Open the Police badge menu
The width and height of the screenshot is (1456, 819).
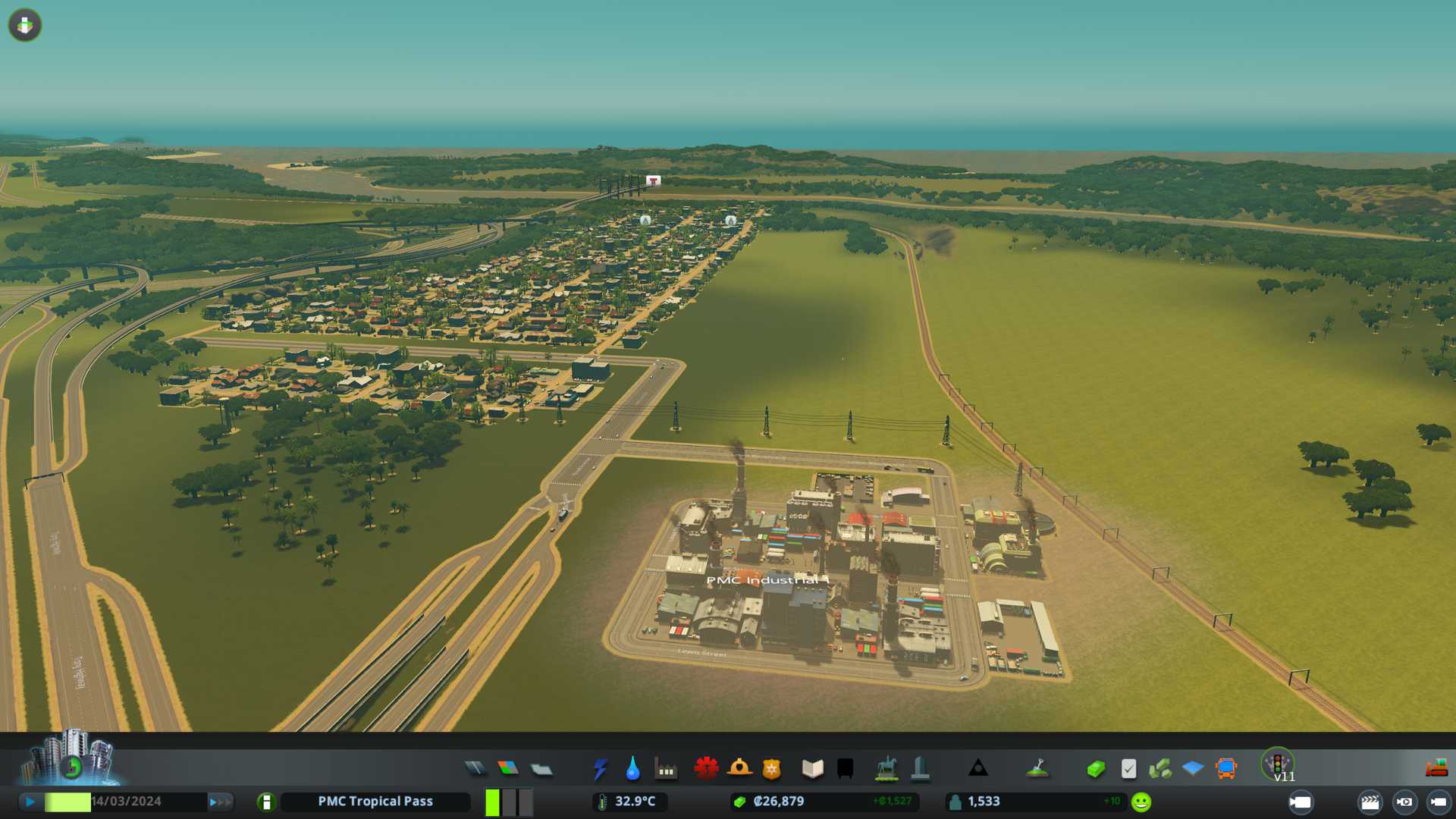pos(772,769)
